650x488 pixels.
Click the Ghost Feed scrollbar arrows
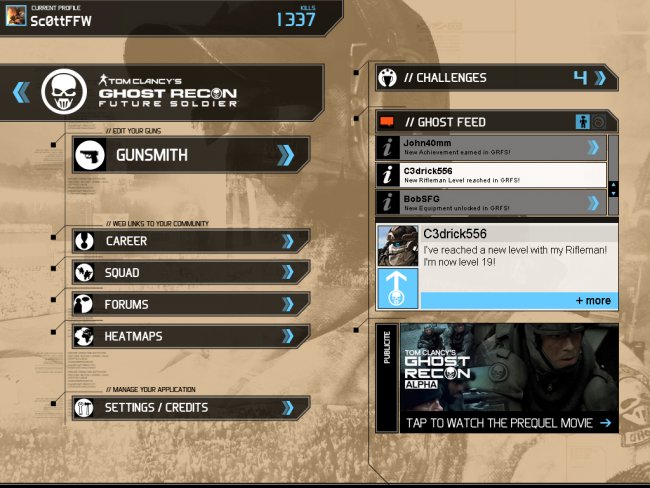(613, 188)
